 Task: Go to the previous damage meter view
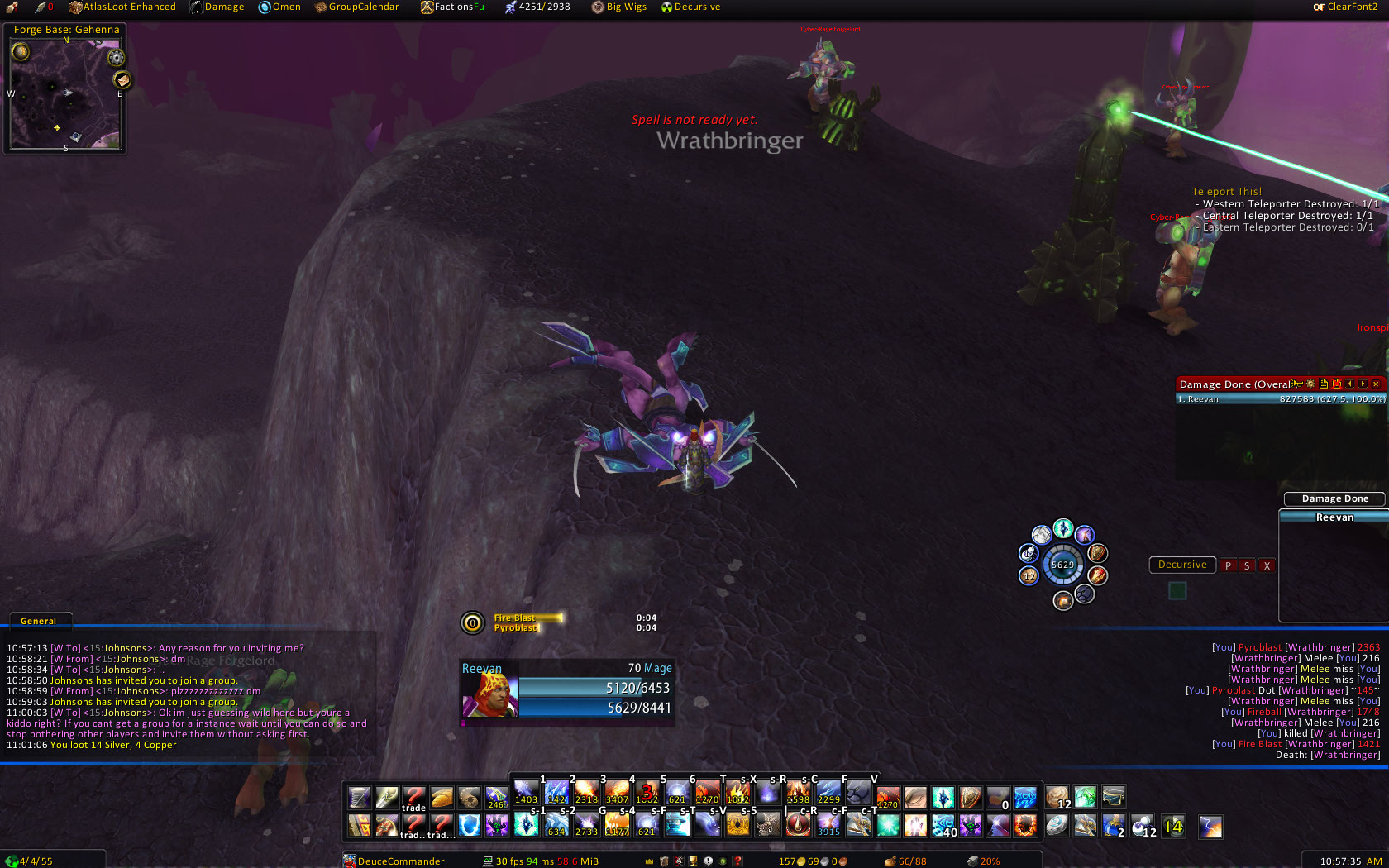click(x=1349, y=384)
